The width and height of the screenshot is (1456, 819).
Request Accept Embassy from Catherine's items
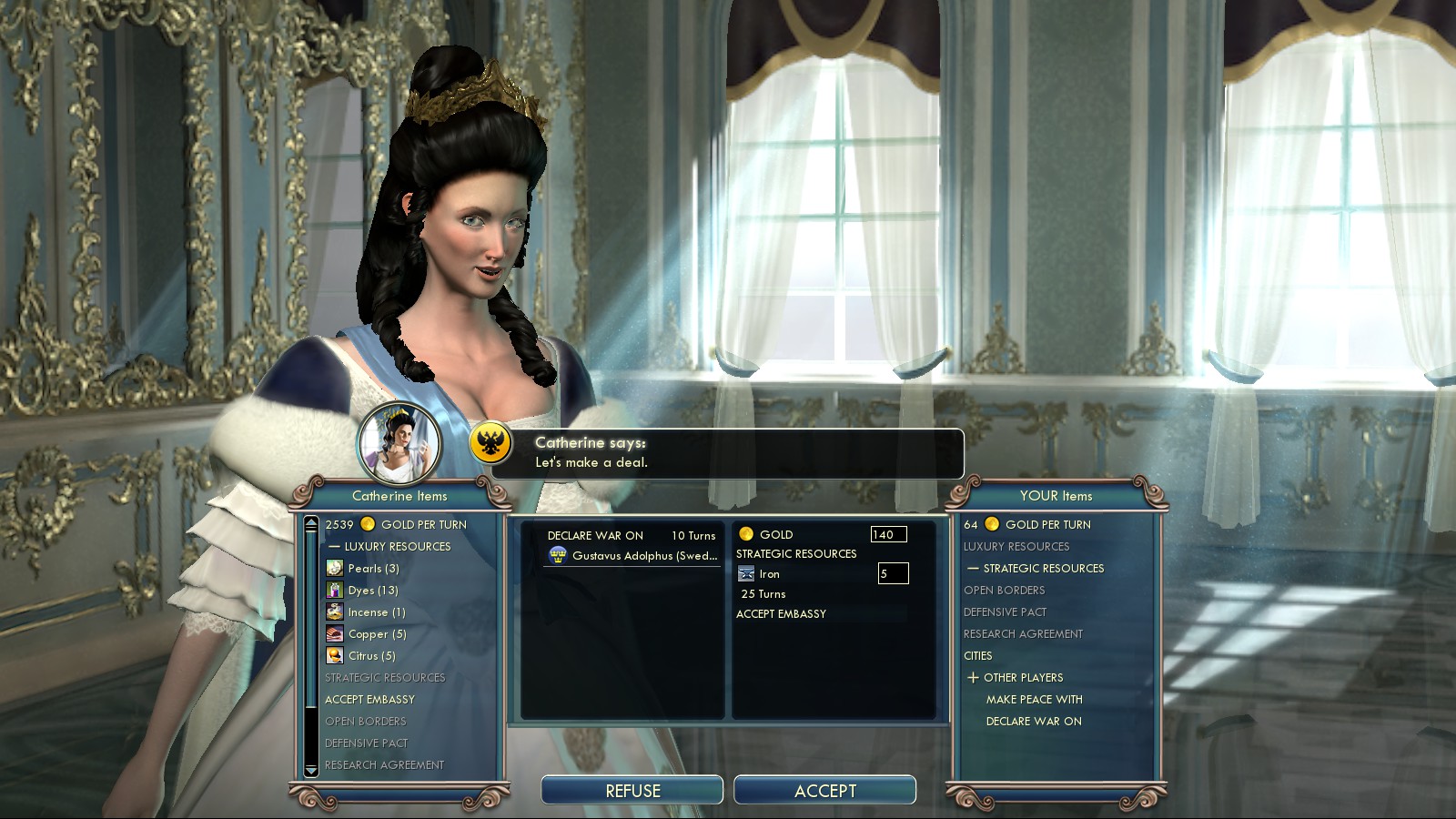click(x=369, y=700)
